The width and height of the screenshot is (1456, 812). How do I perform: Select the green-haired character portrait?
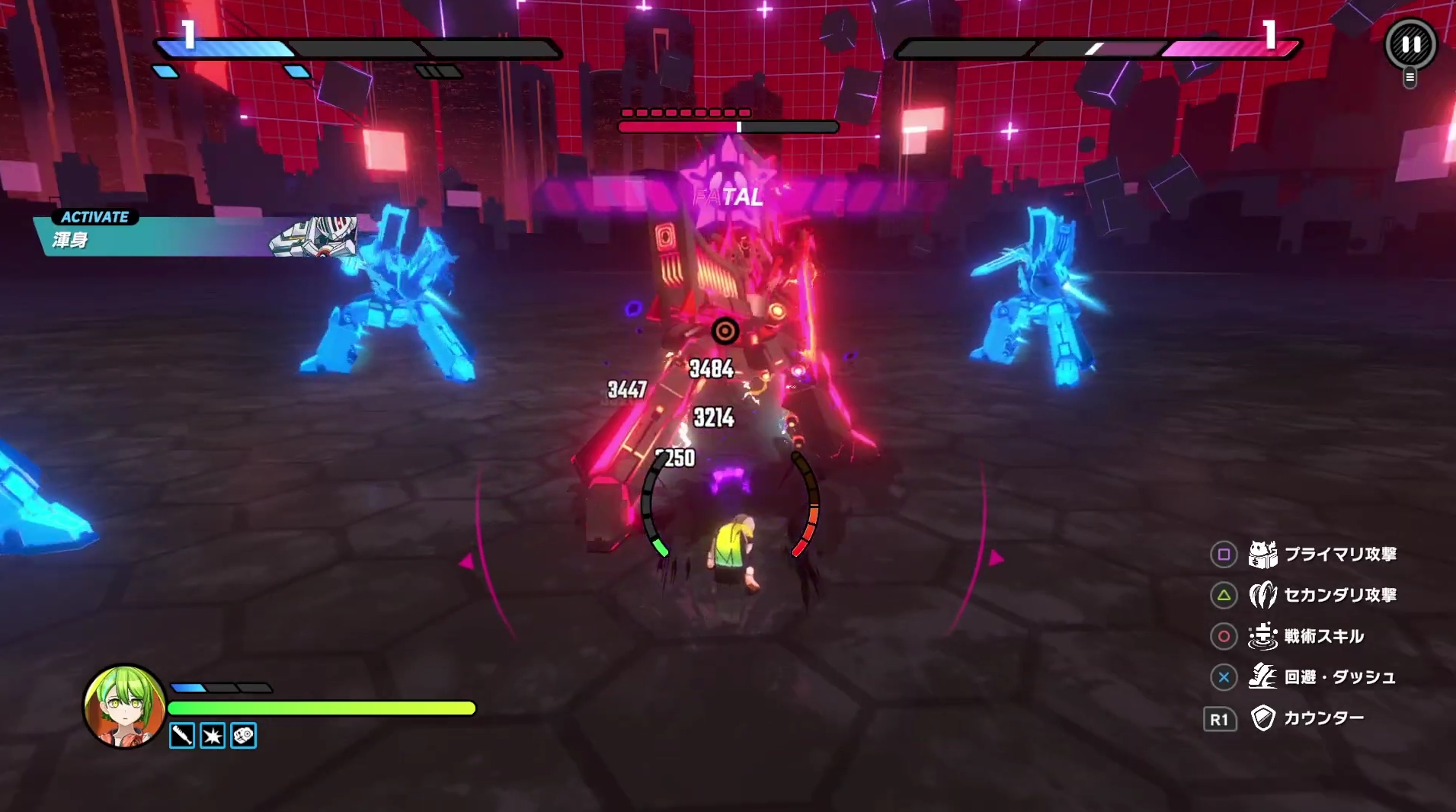pyautogui.click(x=123, y=705)
